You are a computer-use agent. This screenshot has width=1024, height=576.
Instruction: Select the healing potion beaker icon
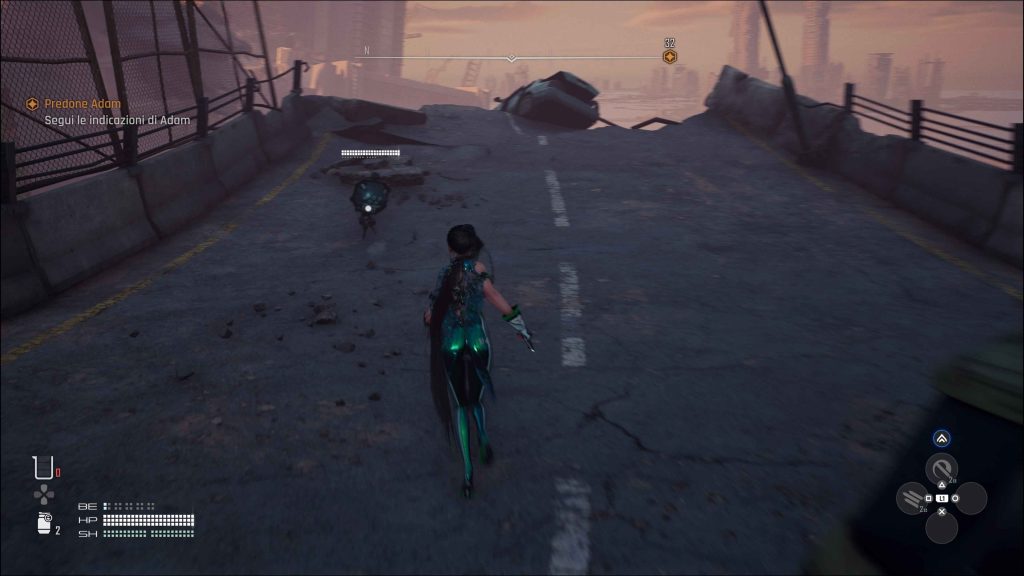(42, 467)
